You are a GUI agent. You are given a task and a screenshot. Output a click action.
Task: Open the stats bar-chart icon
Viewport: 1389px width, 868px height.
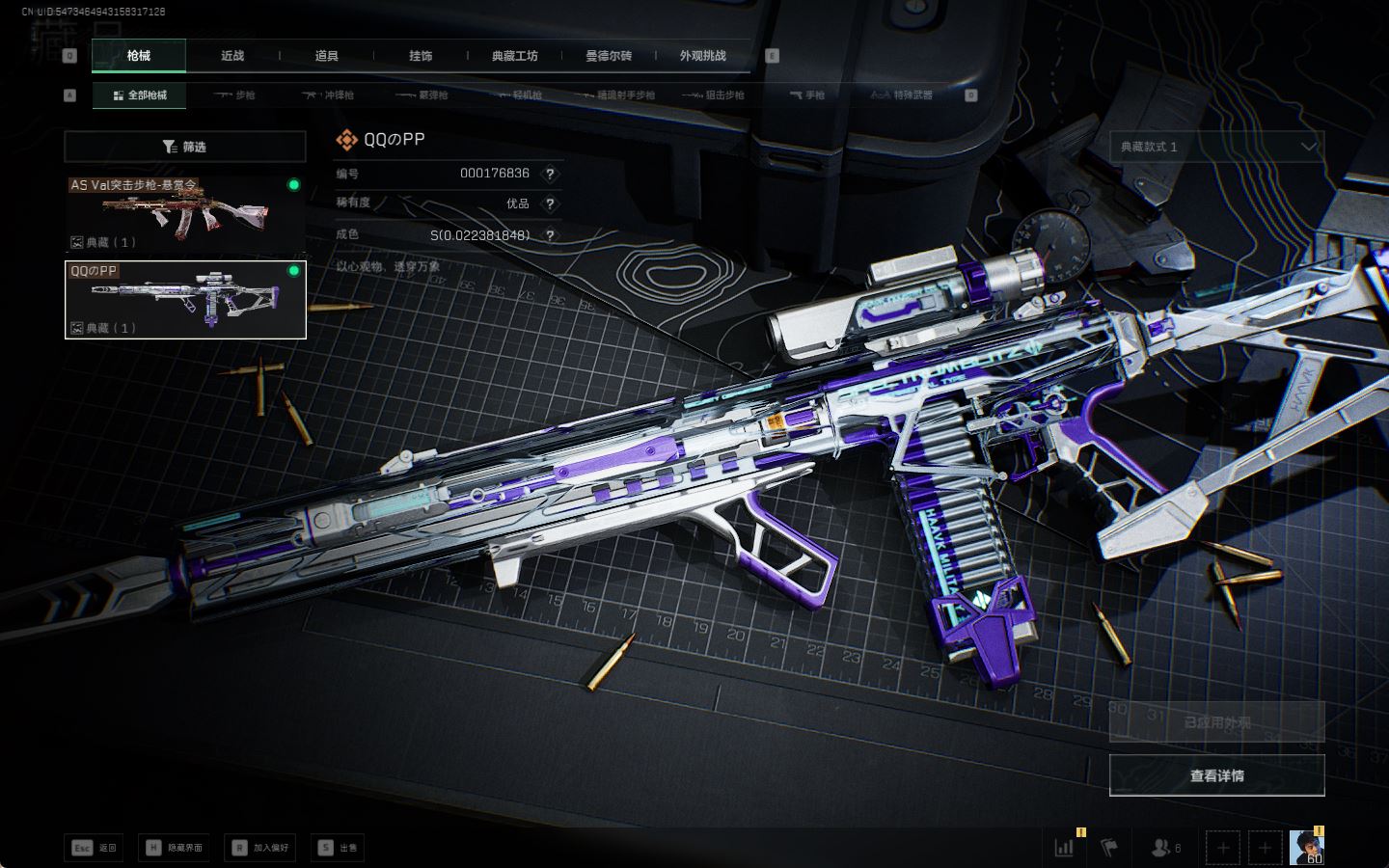click(x=1065, y=848)
